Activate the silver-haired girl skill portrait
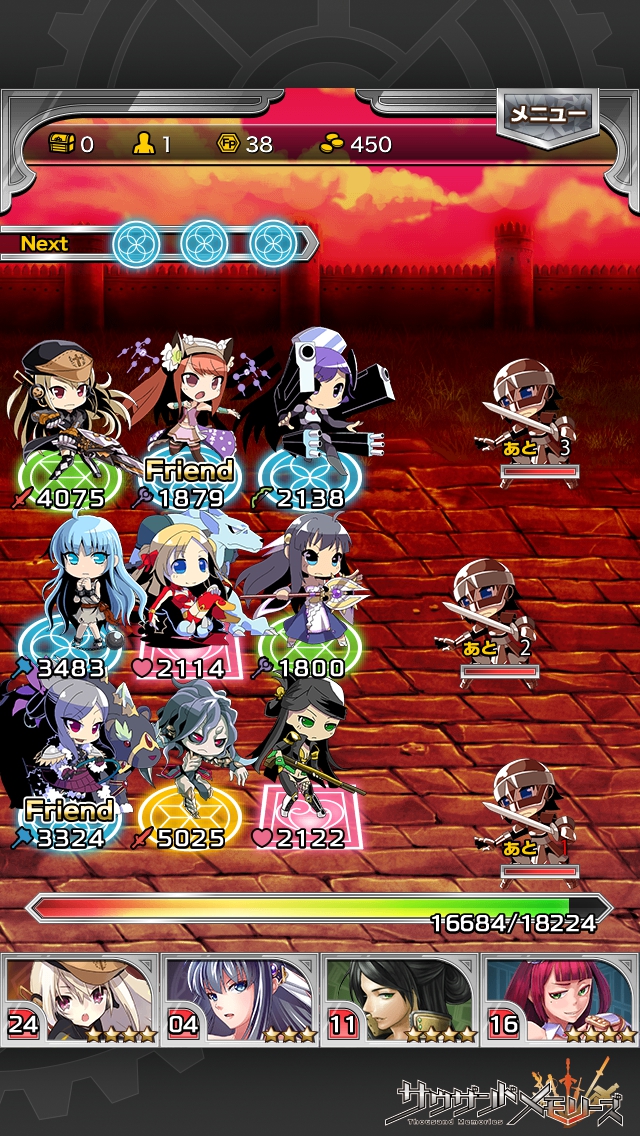 click(x=240, y=999)
